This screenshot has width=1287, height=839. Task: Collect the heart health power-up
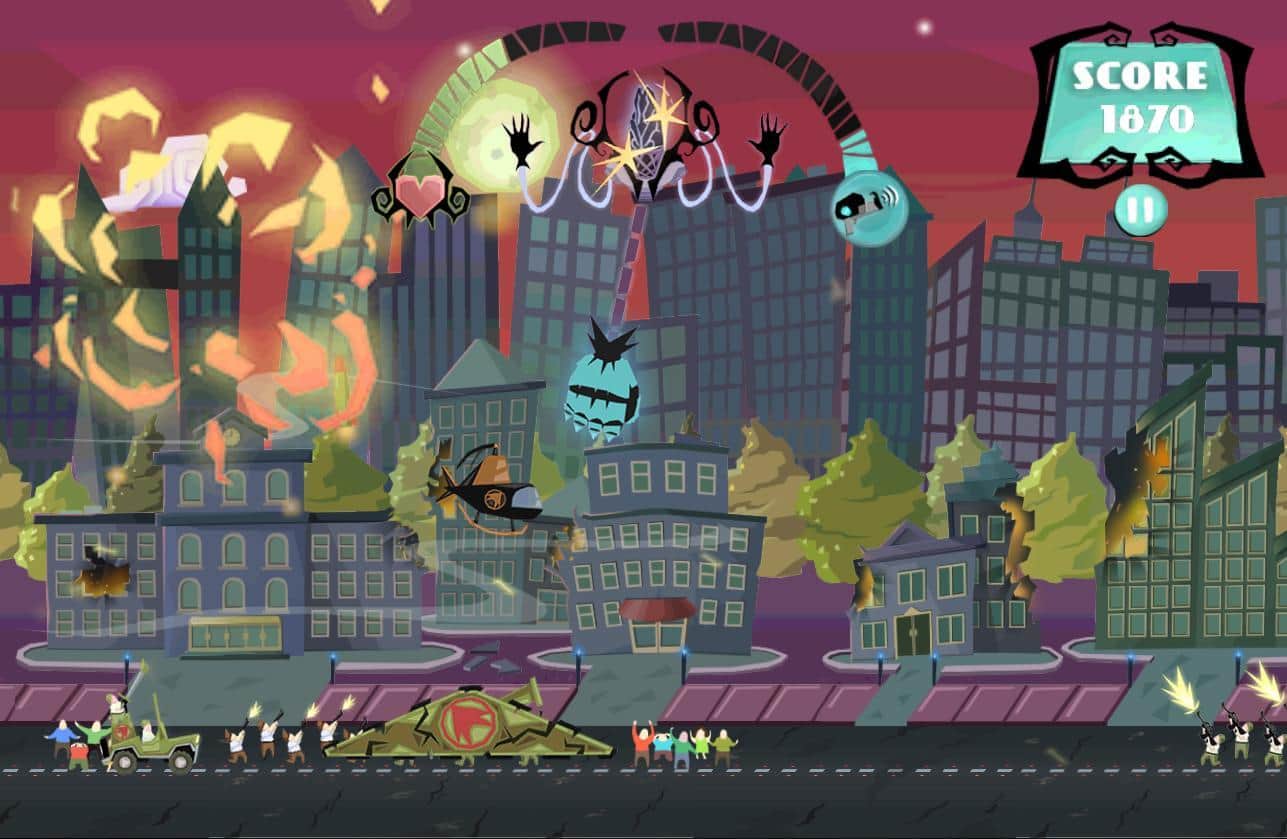421,194
